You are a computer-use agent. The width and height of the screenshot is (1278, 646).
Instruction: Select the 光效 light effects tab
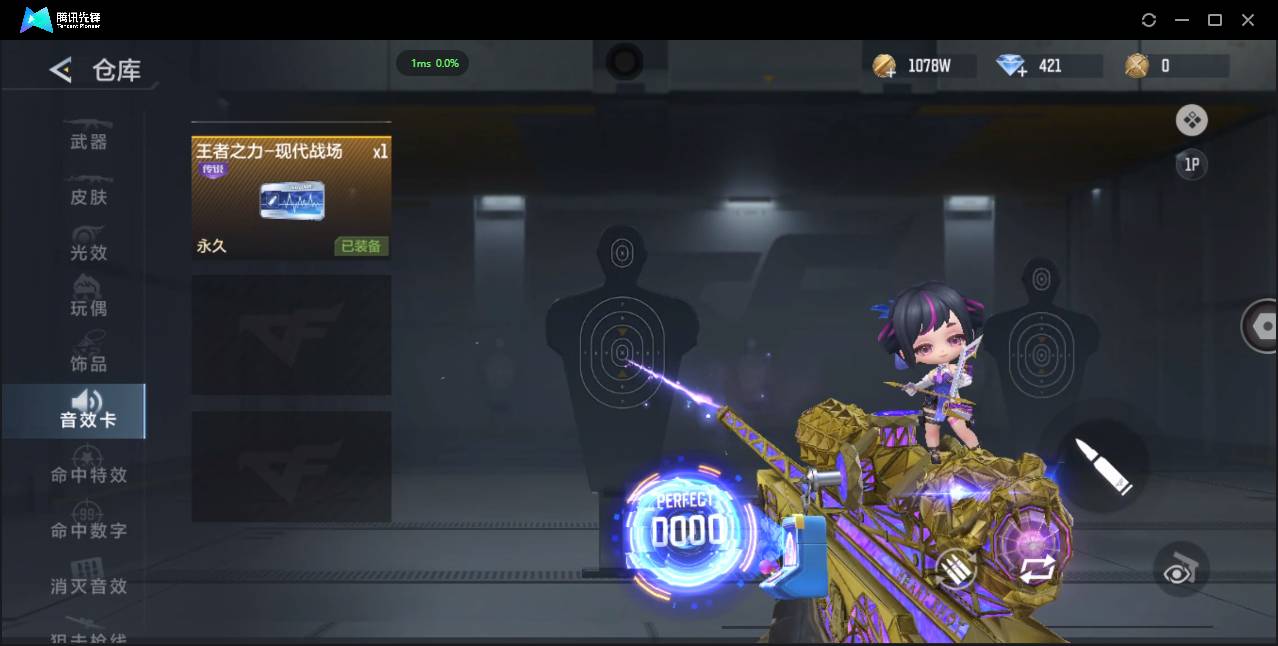pyautogui.click(x=88, y=252)
